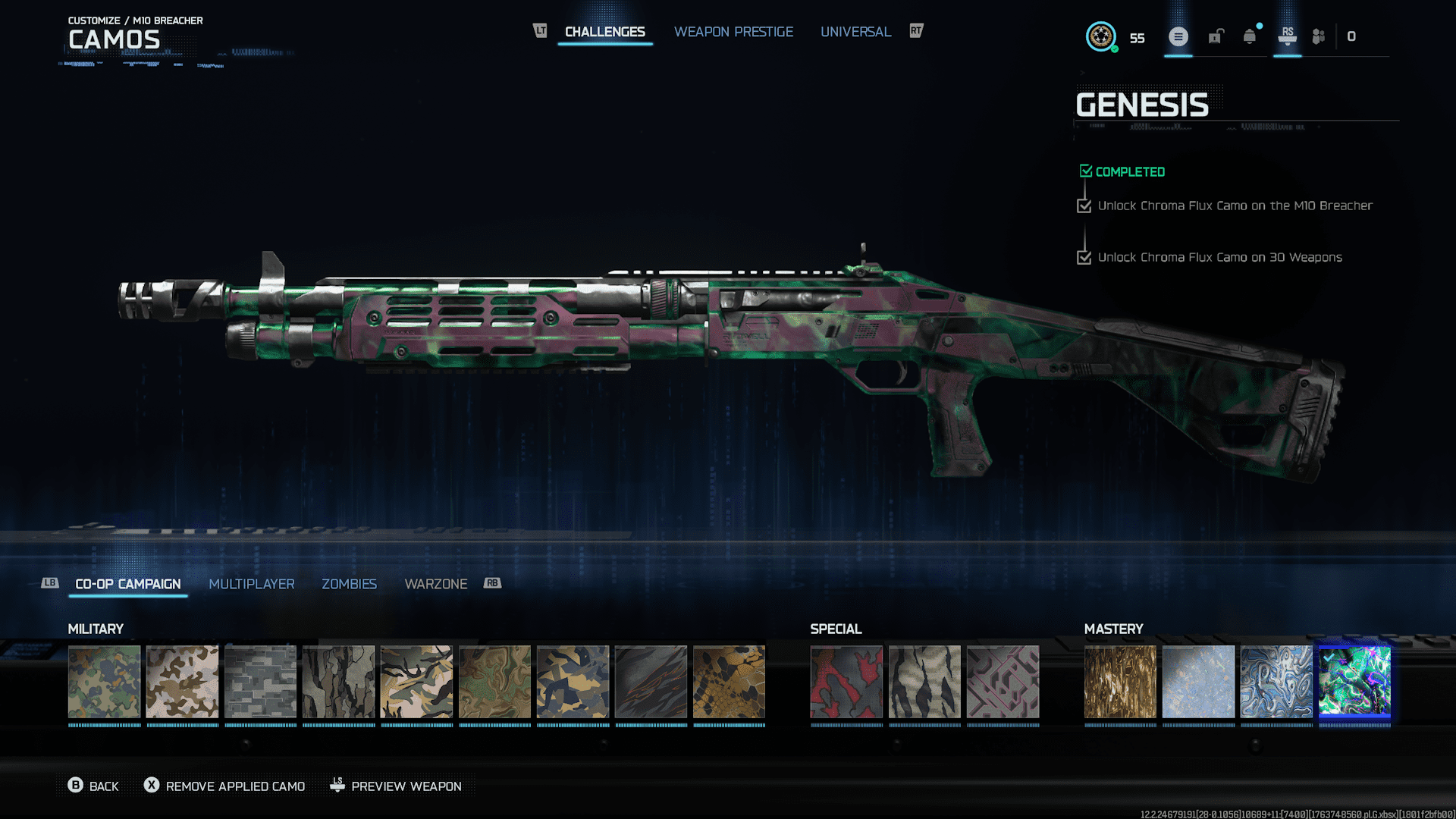Open the Warzone camo category
Viewport: 1456px width, 819px height.
click(435, 584)
